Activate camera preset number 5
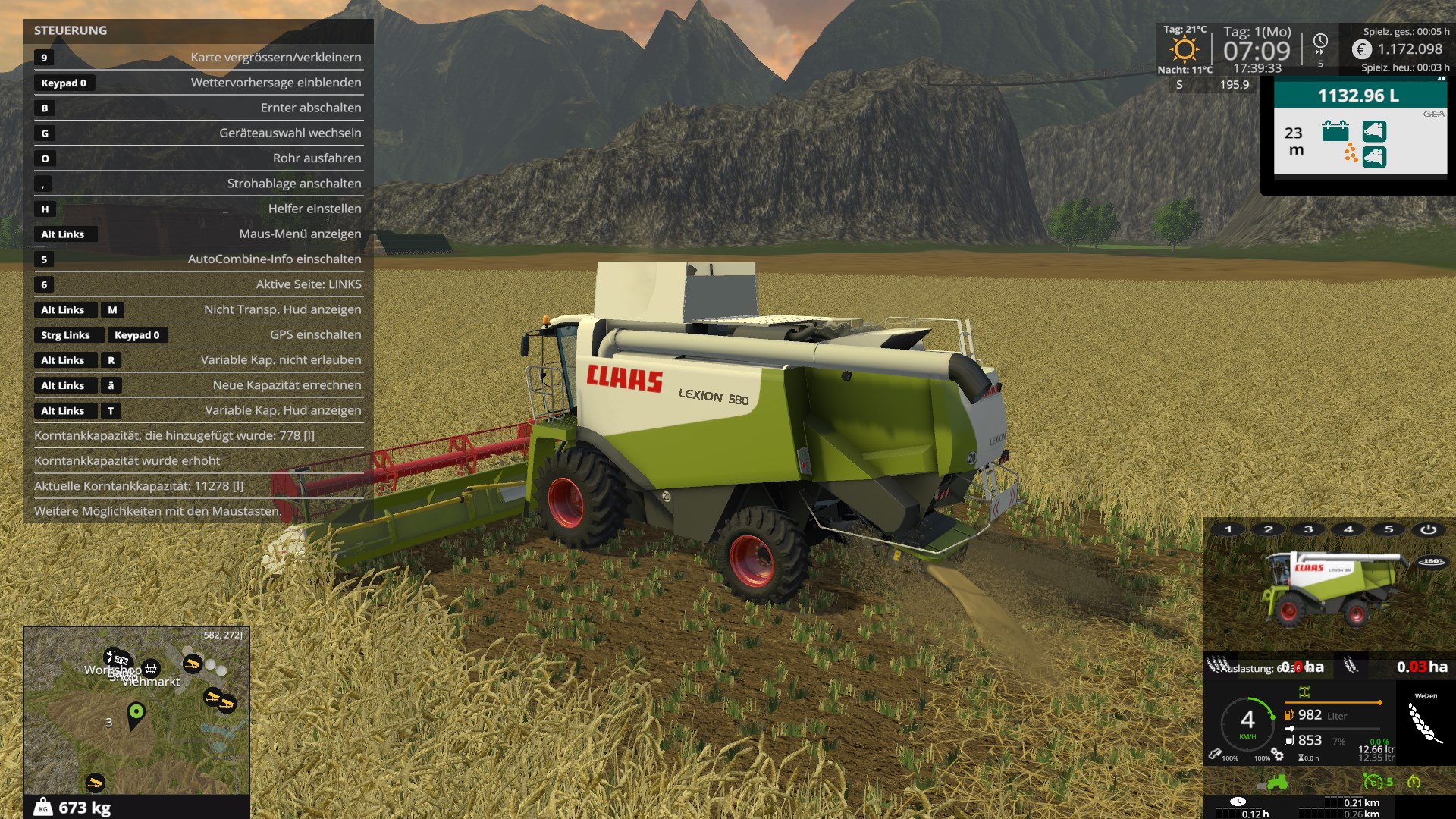Viewport: 1456px width, 819px height. tap(1389, 529)
